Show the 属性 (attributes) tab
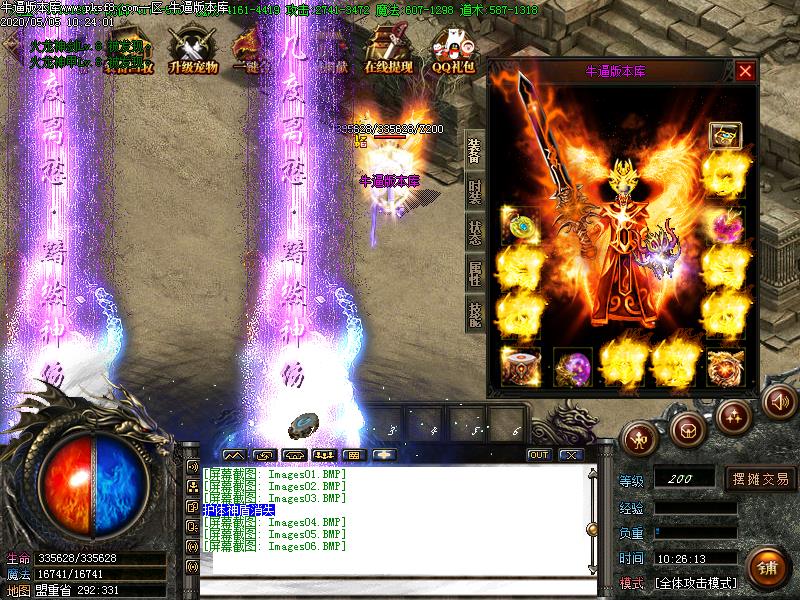 475,272
